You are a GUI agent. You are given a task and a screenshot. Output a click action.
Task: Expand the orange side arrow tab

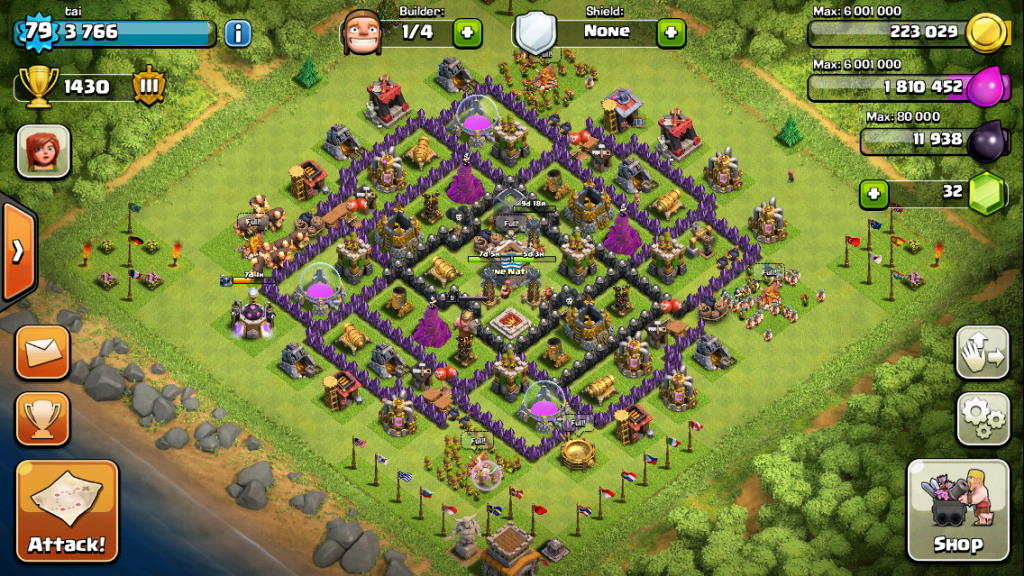(17, 251)
